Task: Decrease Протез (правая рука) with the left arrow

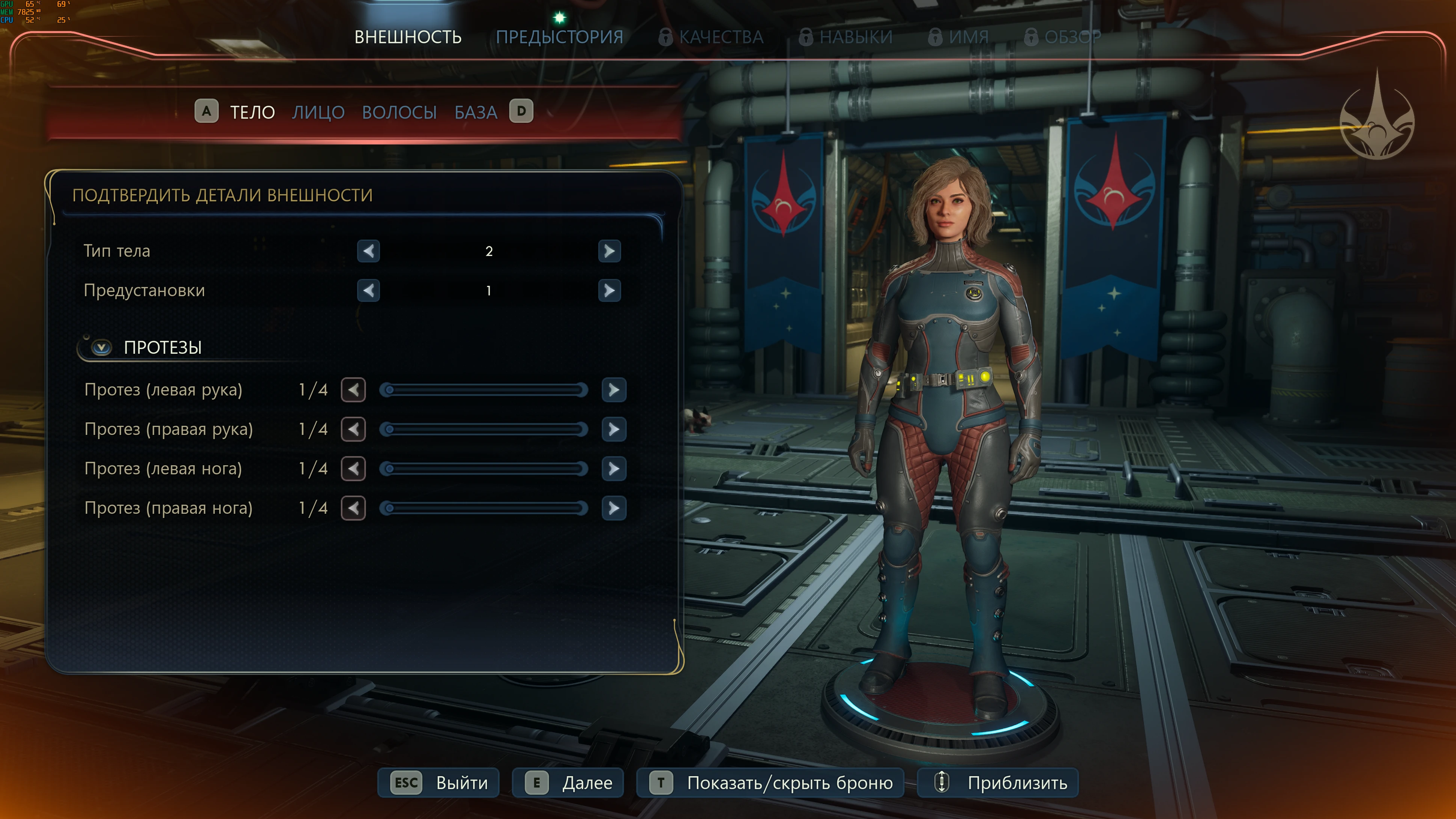Action: (x=354, y=430)
